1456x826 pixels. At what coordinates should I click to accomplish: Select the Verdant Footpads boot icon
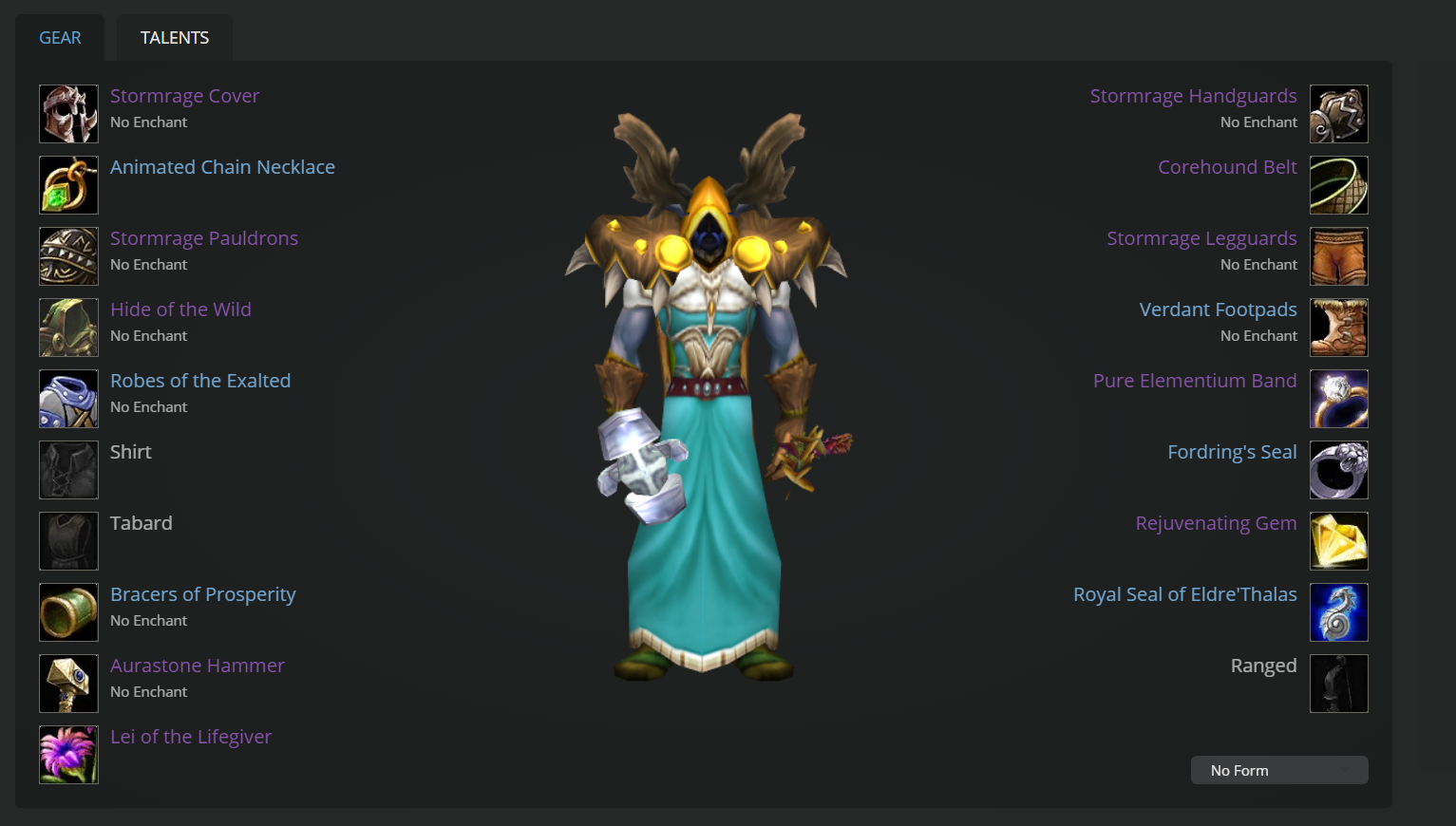[1339, 327]
